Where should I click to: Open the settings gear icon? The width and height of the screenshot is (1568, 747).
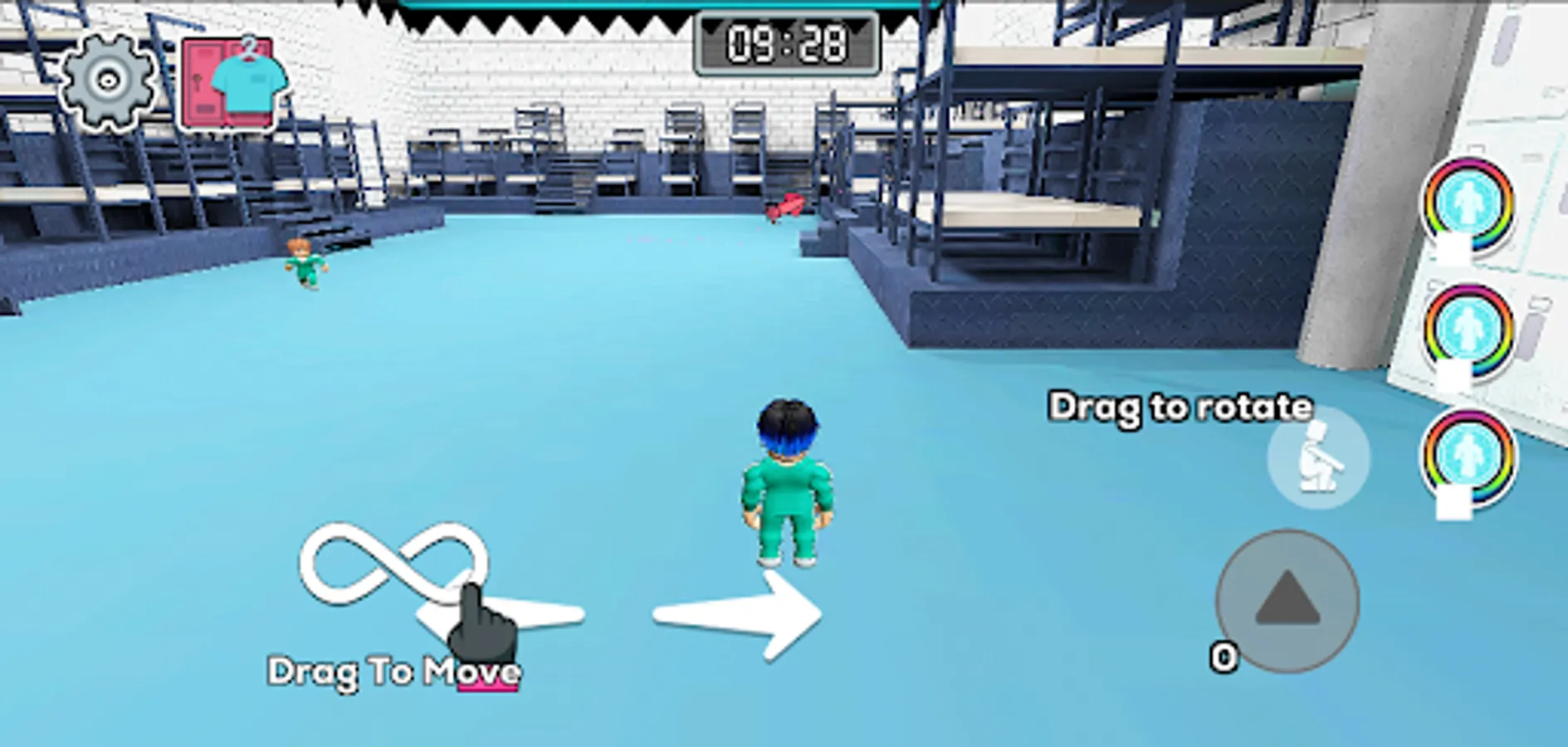(x=106, y=81)
